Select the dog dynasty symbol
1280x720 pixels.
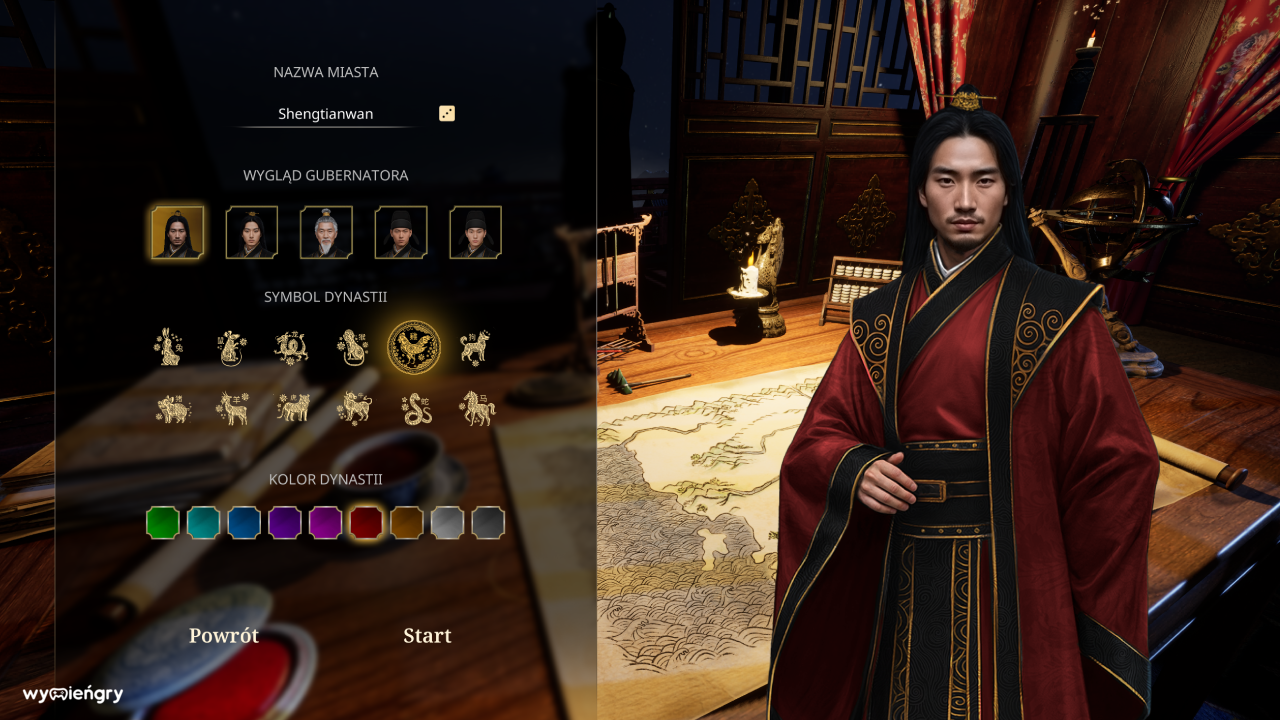(x=475, y=345)
